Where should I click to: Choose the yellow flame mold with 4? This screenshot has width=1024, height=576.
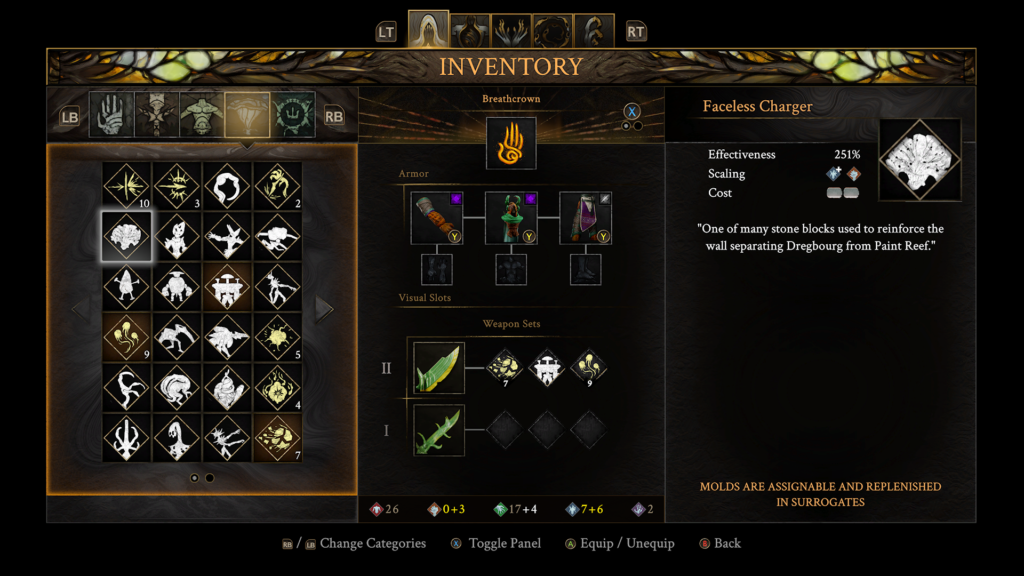[x=277, y=388]
